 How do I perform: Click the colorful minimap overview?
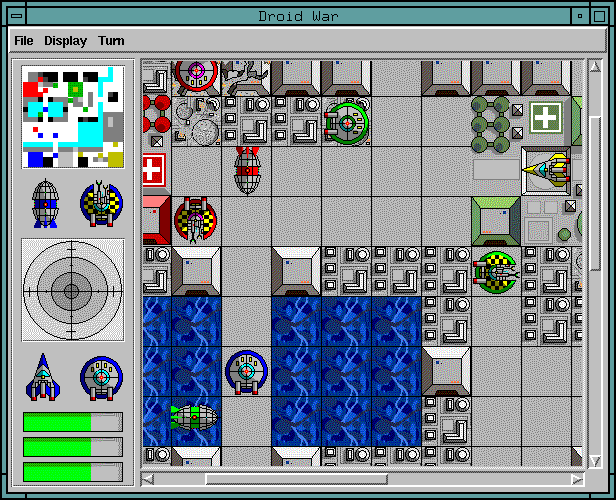pos(73,117)
